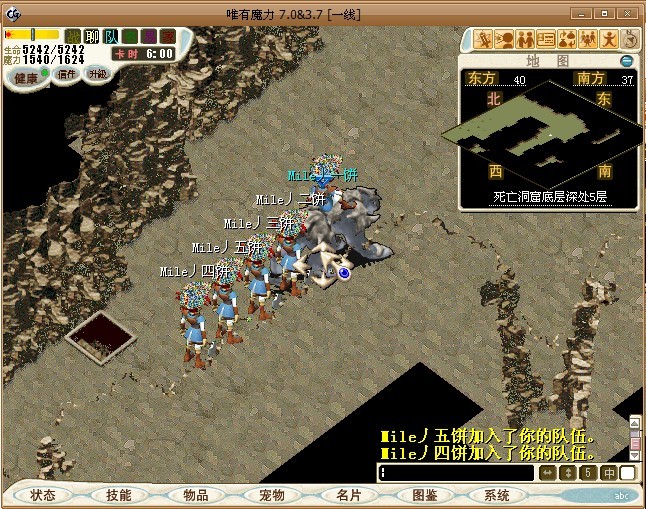Open the 状态 status menu
The image size is (646, 509).
pos(43,495)
